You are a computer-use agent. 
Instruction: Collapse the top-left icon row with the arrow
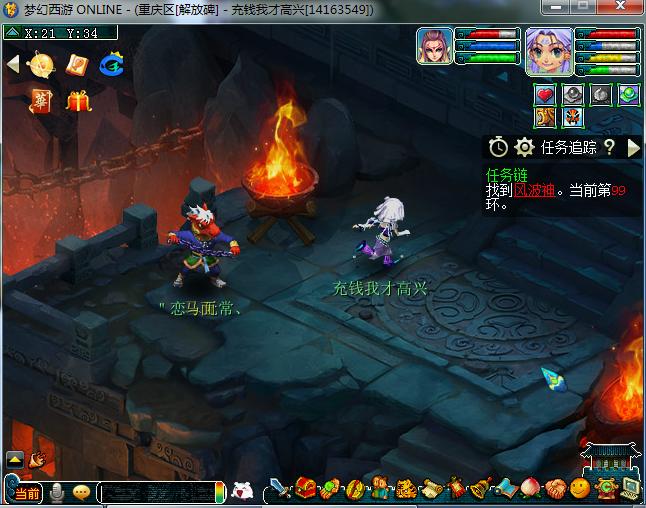tap(13, 64)
